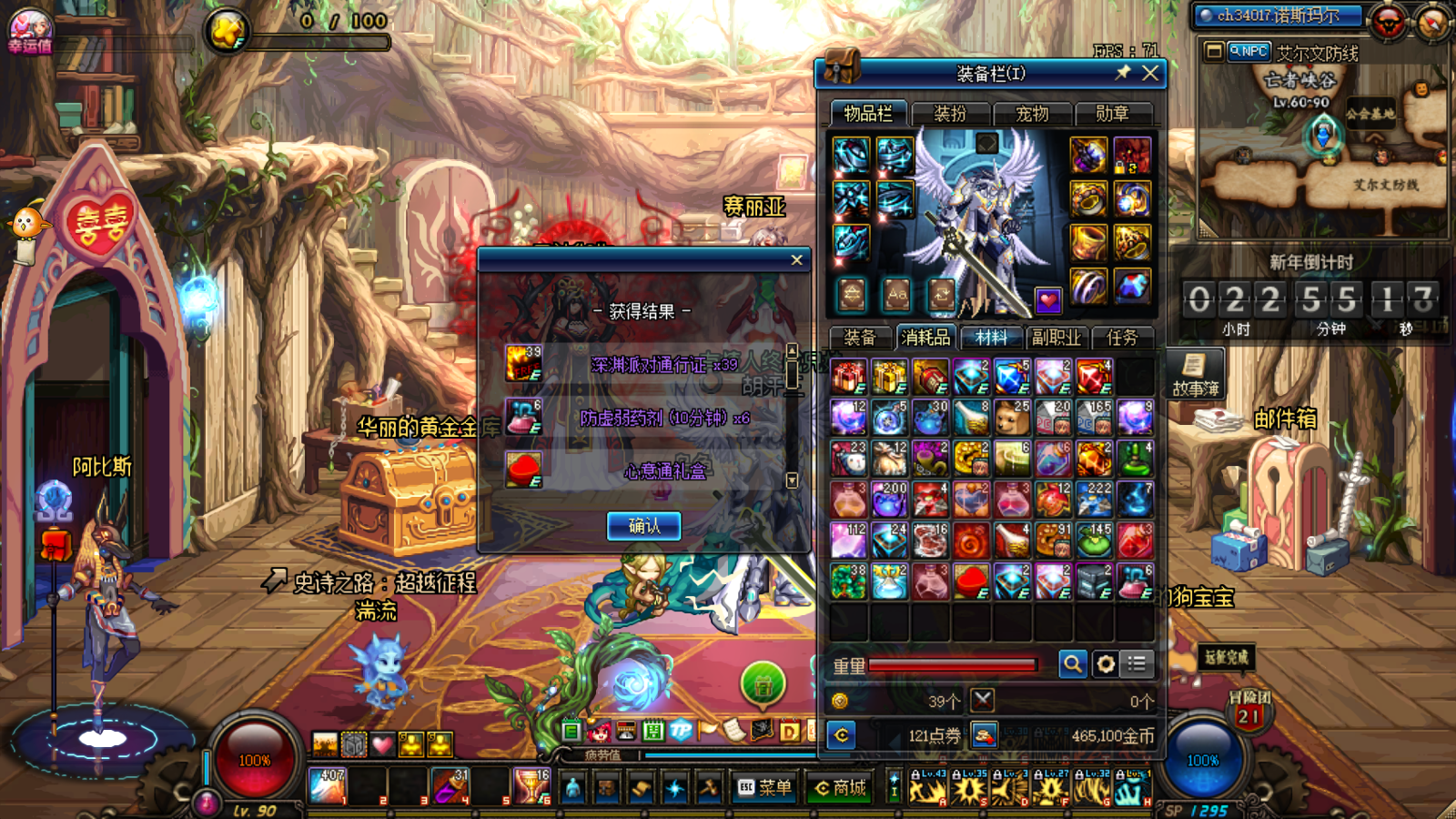The height and width of the screenshot is (819, 1456).
Task: Open the 菜单 main menu button
Action: pos(764,787)
